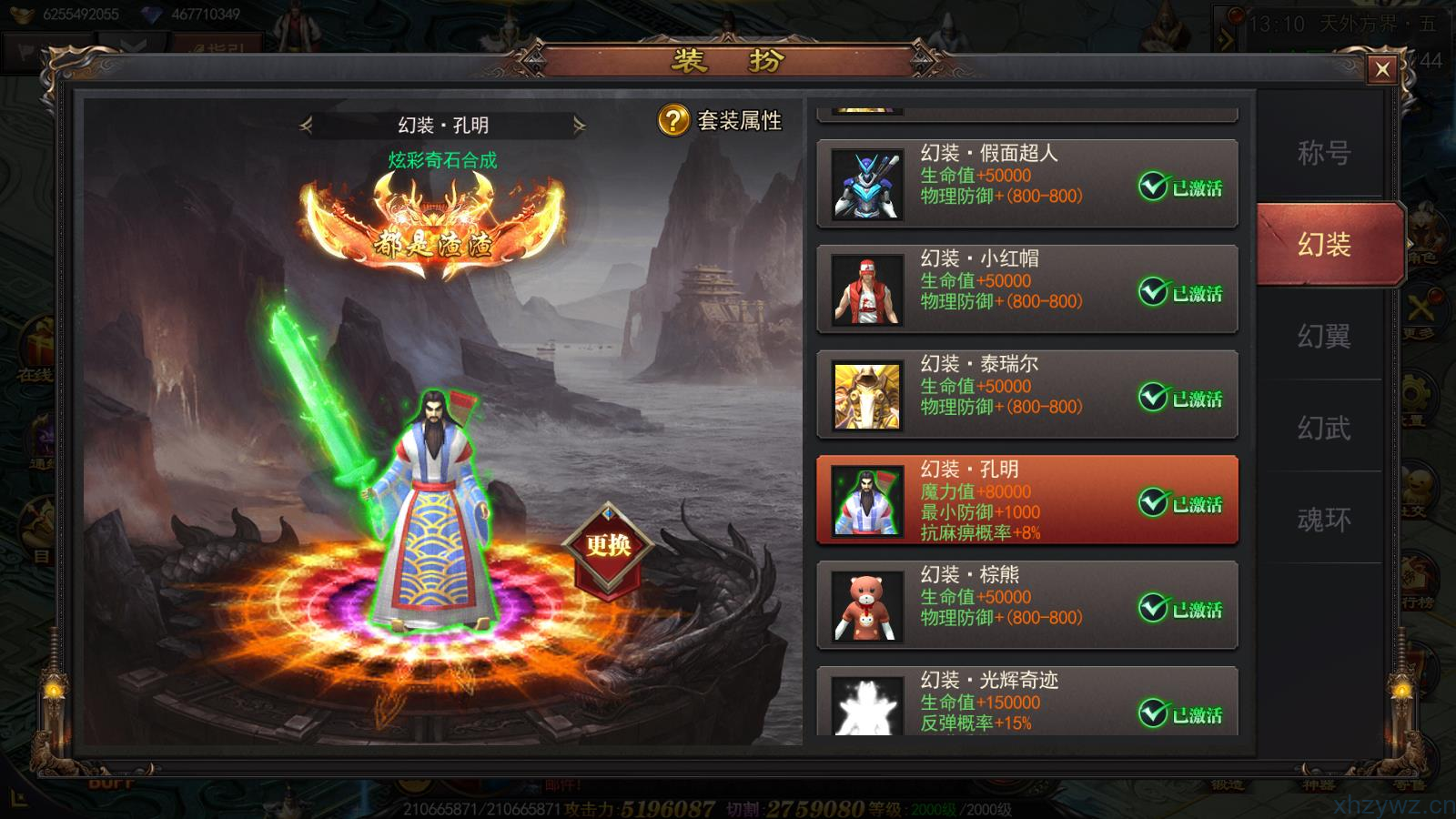Toggle the 已激活 checkmark on 幻装·假面超人
Screen dimensions: 1456x819
1154,186
